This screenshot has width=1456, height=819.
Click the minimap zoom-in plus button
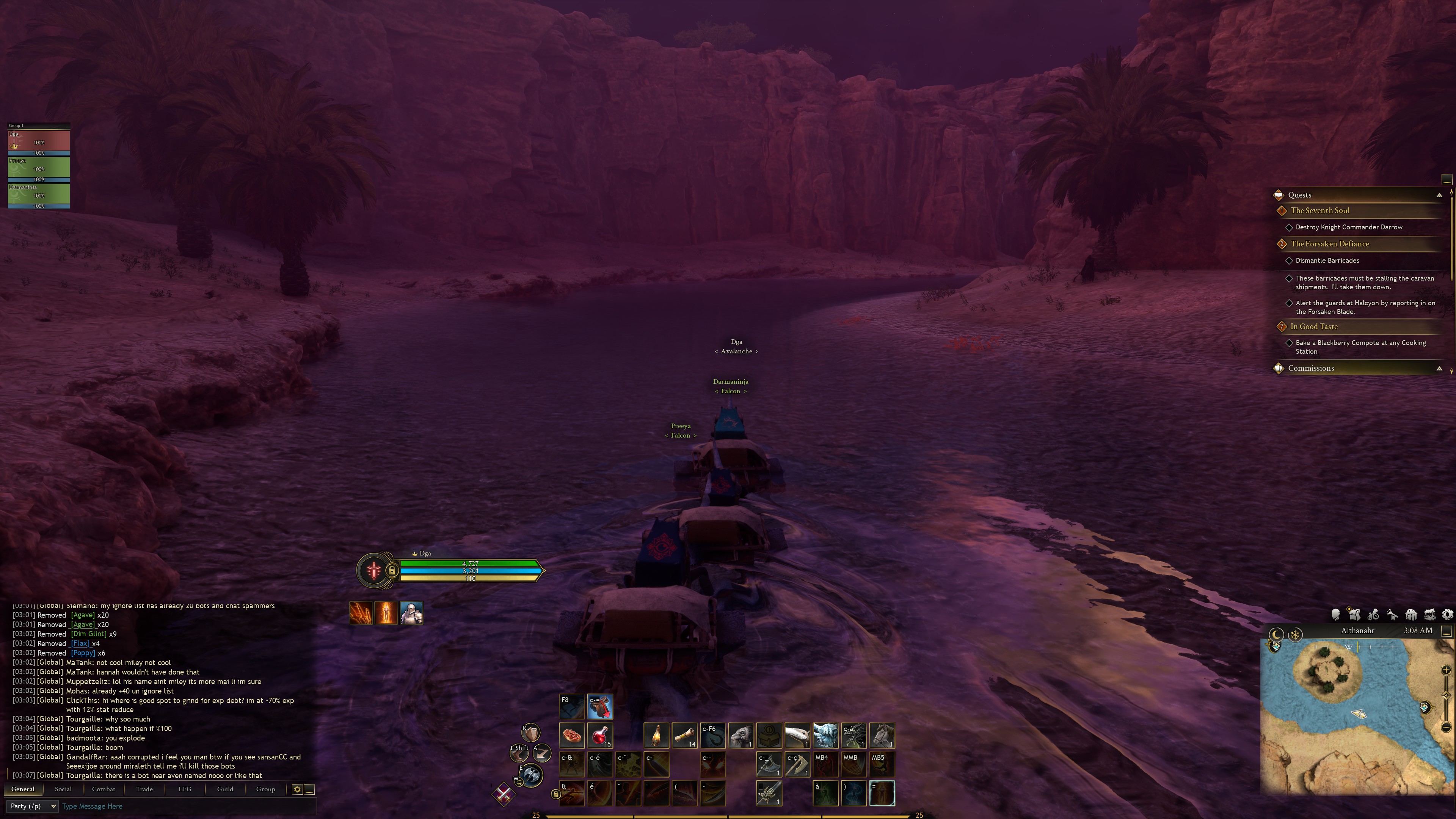point(1446,670)
